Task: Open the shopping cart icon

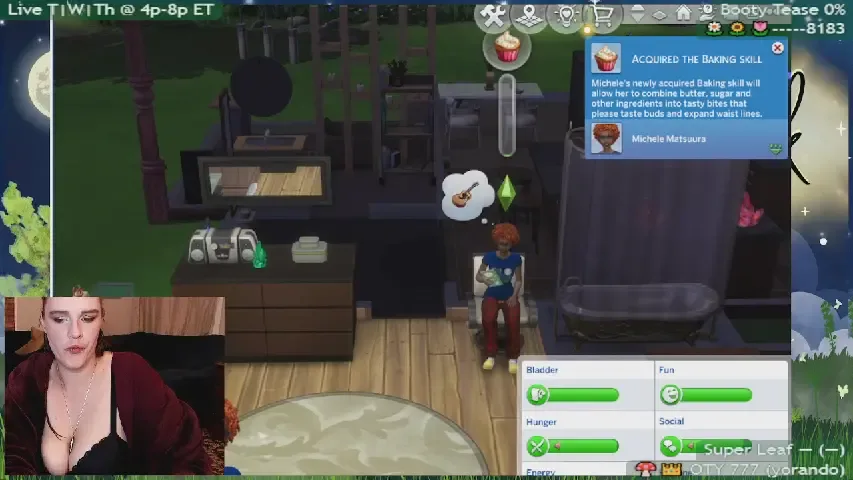Action: tap(602, 15)
